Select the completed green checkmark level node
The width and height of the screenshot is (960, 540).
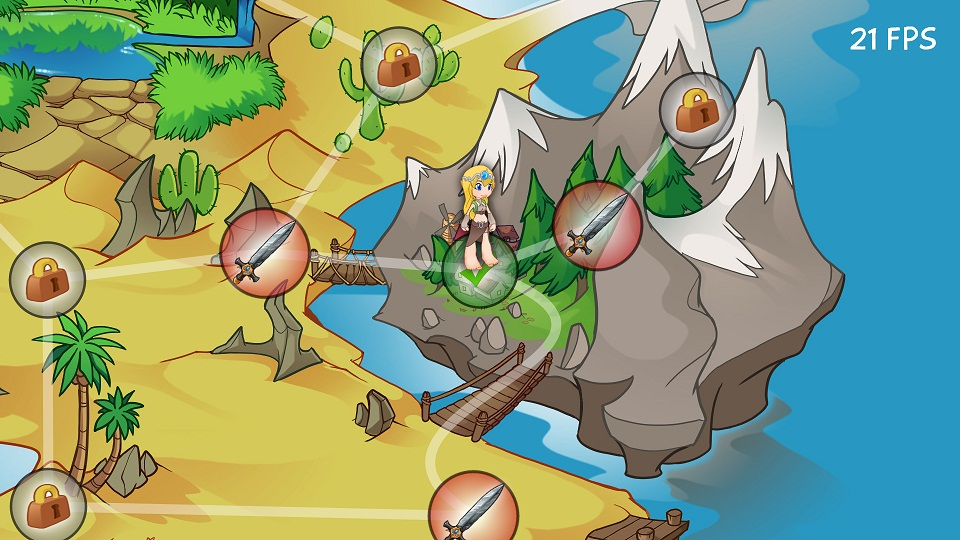tap(479, 269)
